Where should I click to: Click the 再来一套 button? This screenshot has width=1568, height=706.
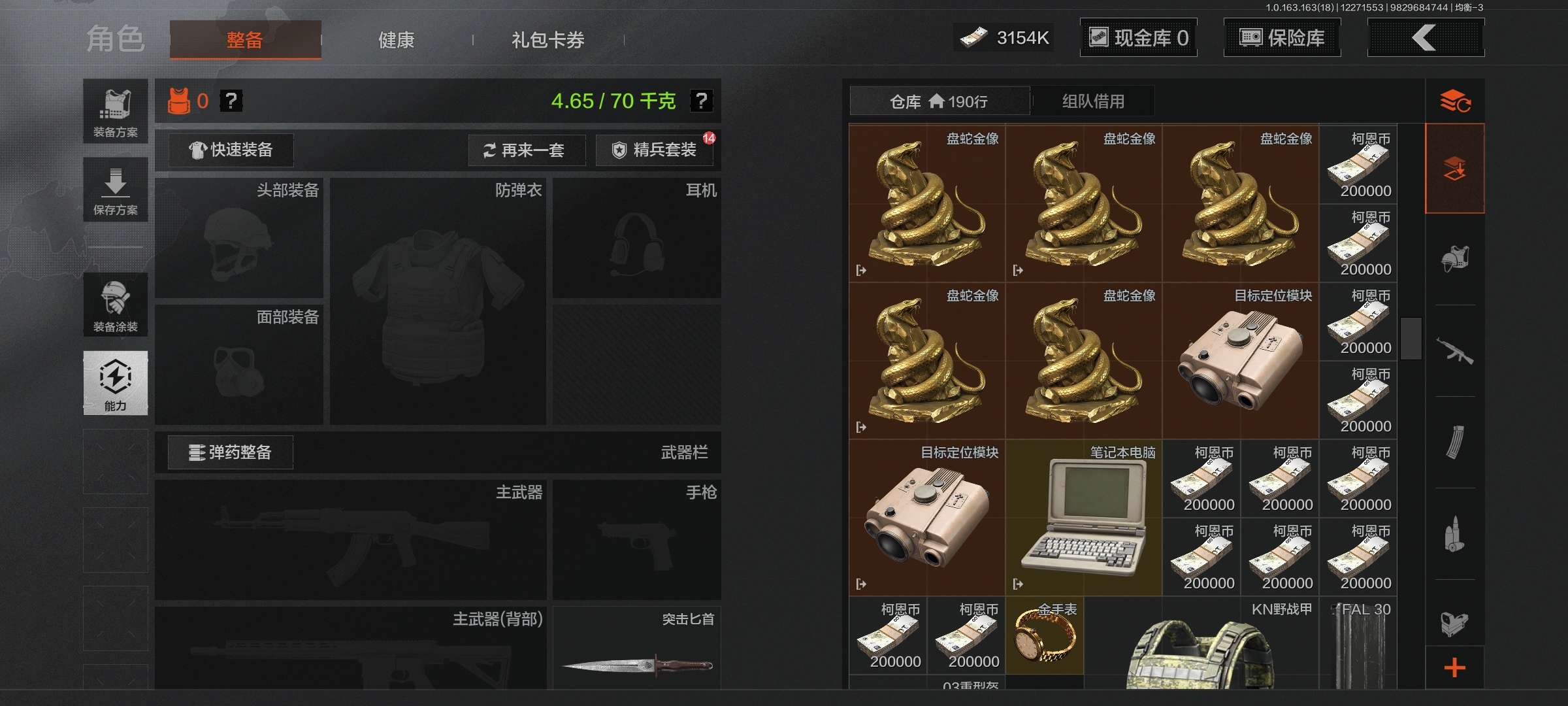(527, 150)
